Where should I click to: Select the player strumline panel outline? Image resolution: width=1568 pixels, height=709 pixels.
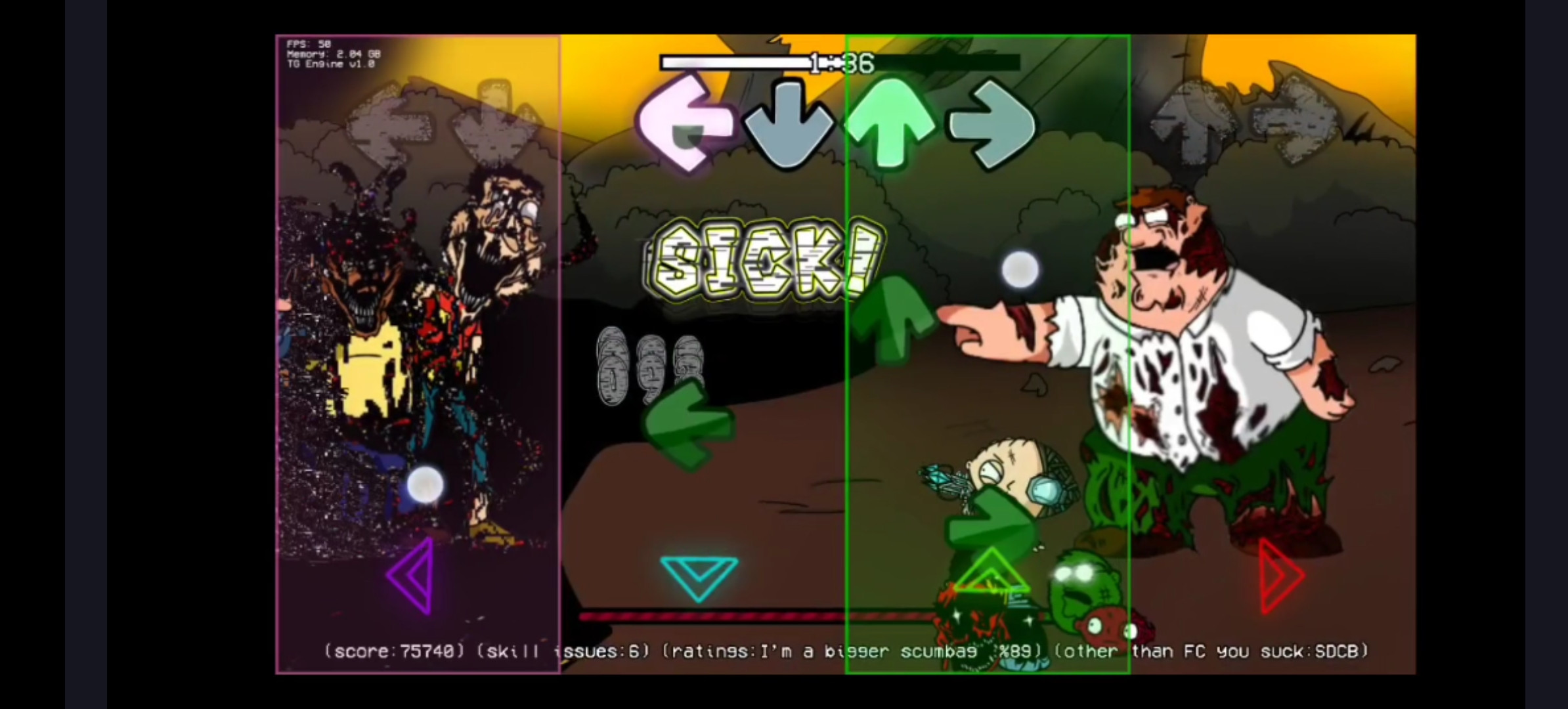[988, 354]
